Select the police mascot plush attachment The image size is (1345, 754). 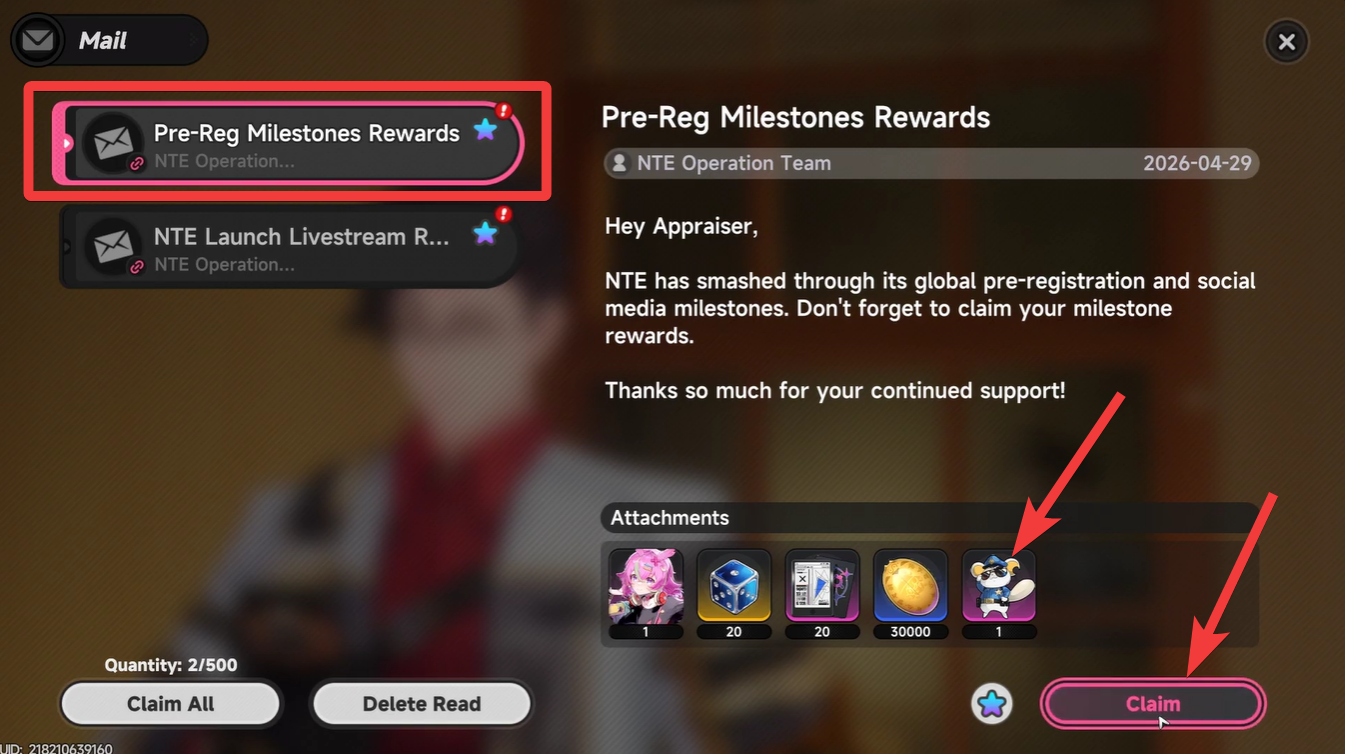998,588
